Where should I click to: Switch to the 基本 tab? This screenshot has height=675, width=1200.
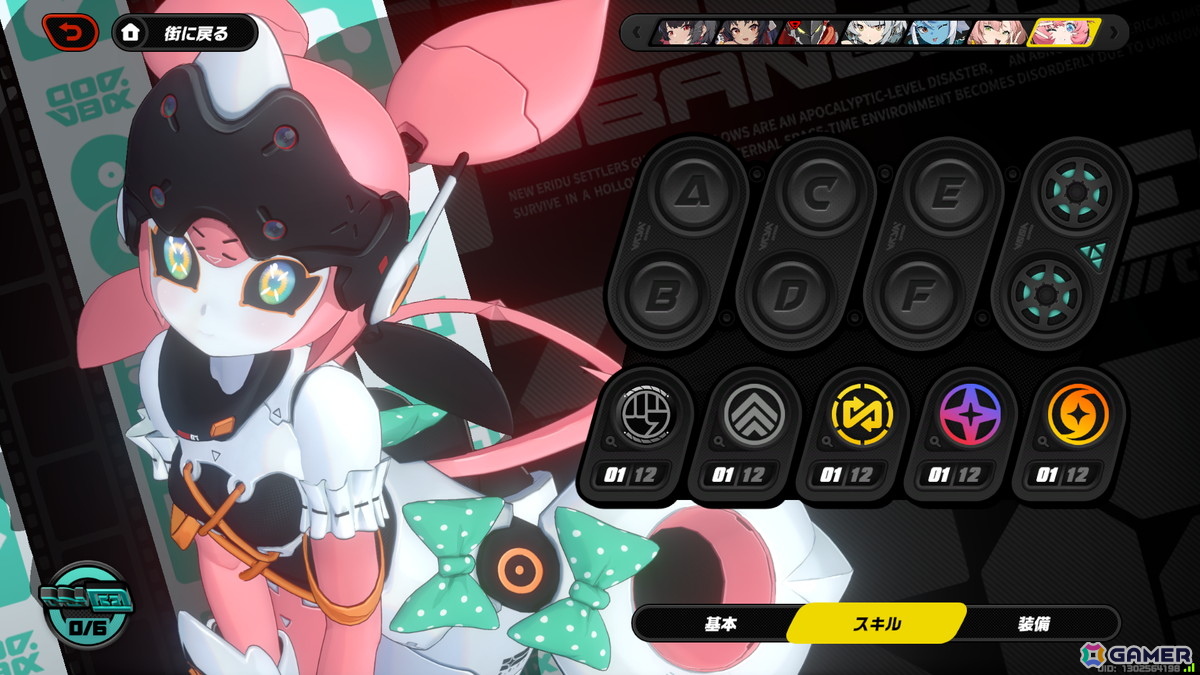click(x=720, y=624)
